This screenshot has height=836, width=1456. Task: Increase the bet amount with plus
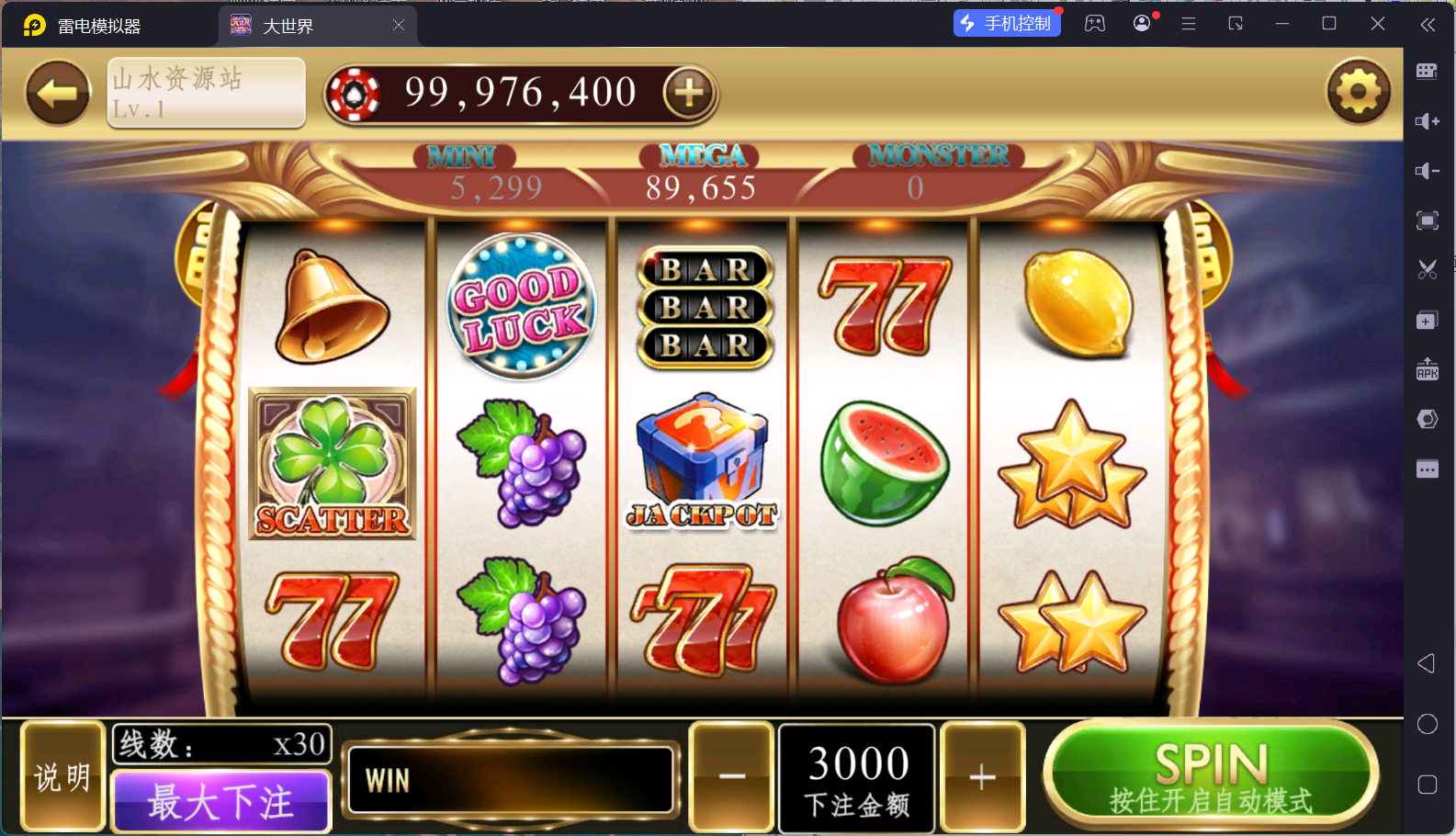point(982,777)
